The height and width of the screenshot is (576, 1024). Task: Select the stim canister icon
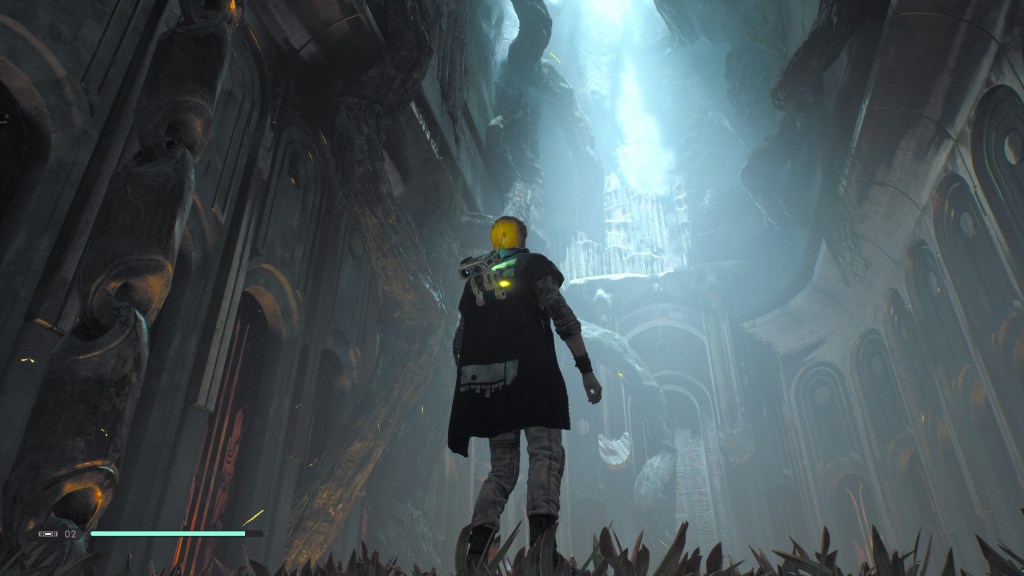tap(48, 534)
